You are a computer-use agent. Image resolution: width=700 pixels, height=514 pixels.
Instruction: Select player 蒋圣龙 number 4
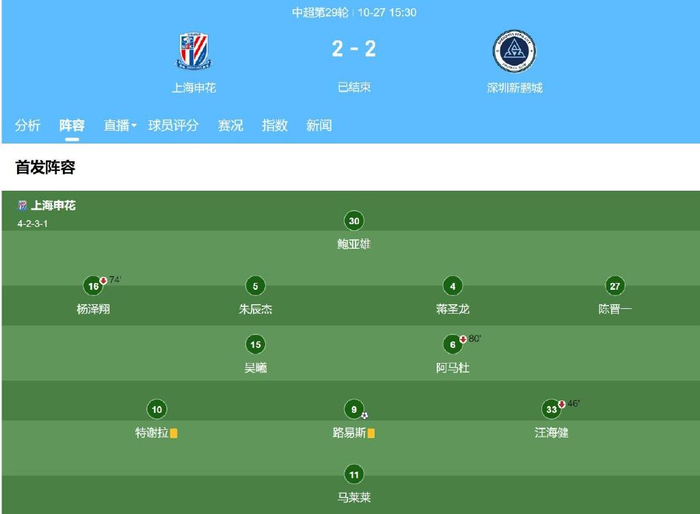(x=453, y=286)
